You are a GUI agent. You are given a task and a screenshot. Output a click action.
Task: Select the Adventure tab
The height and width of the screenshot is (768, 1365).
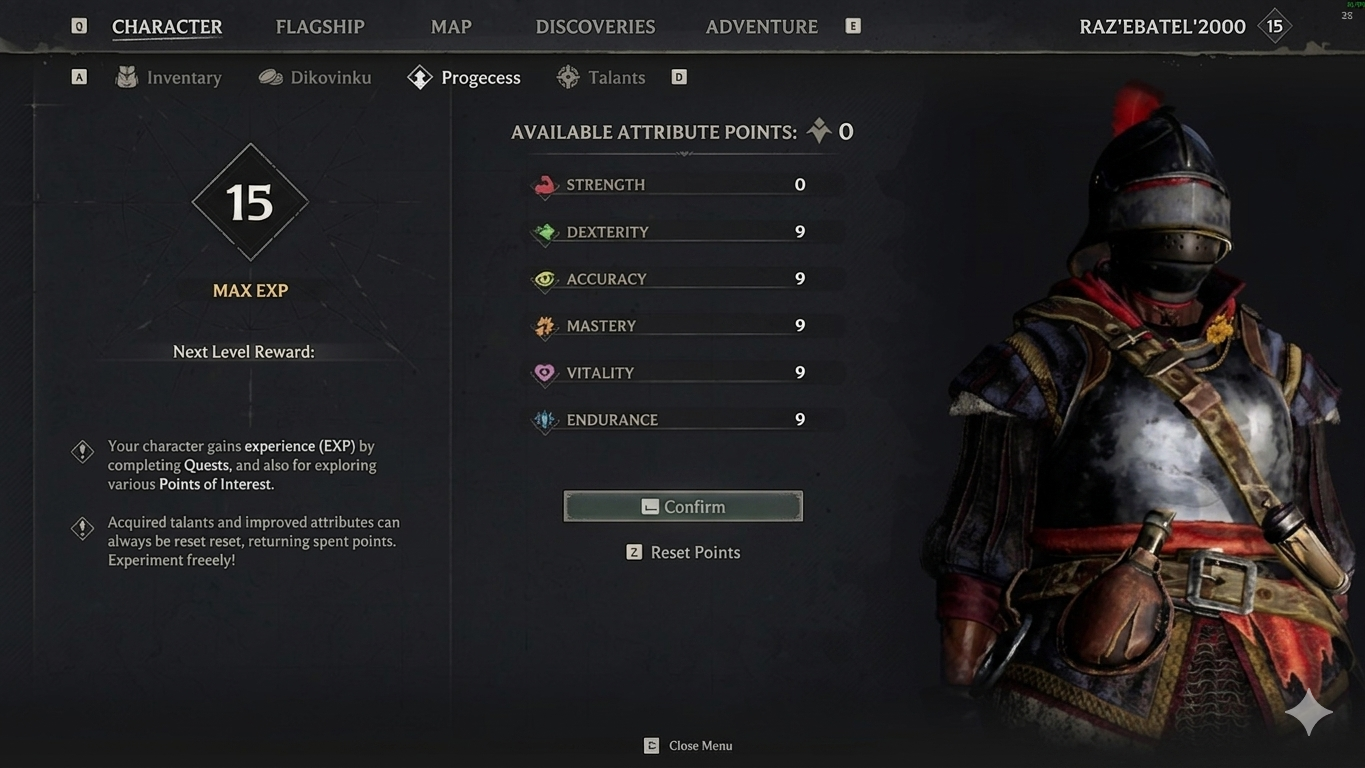point(761,27)
